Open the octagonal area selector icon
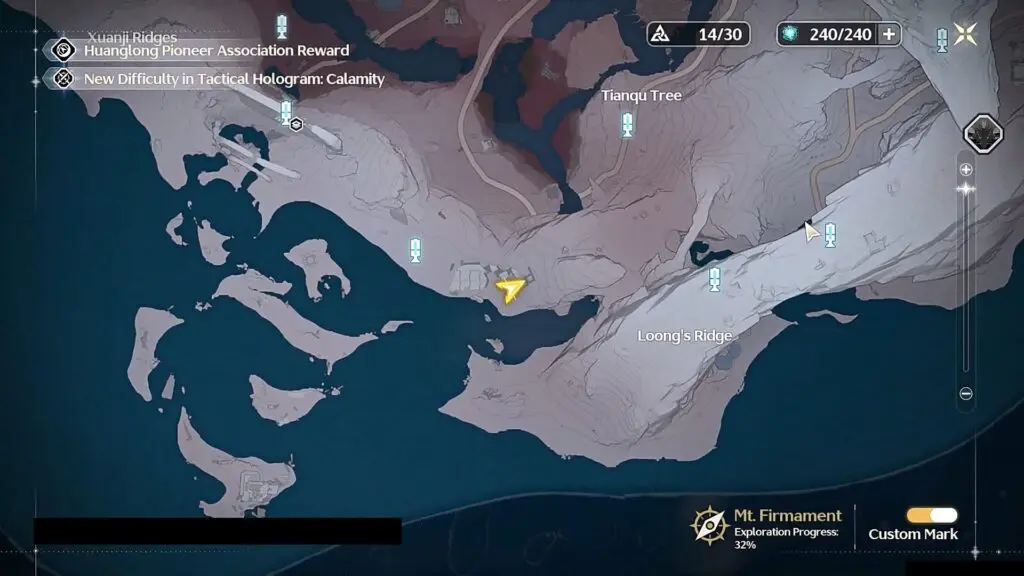This screenshot has height=576, width=1024. point(982,133)
